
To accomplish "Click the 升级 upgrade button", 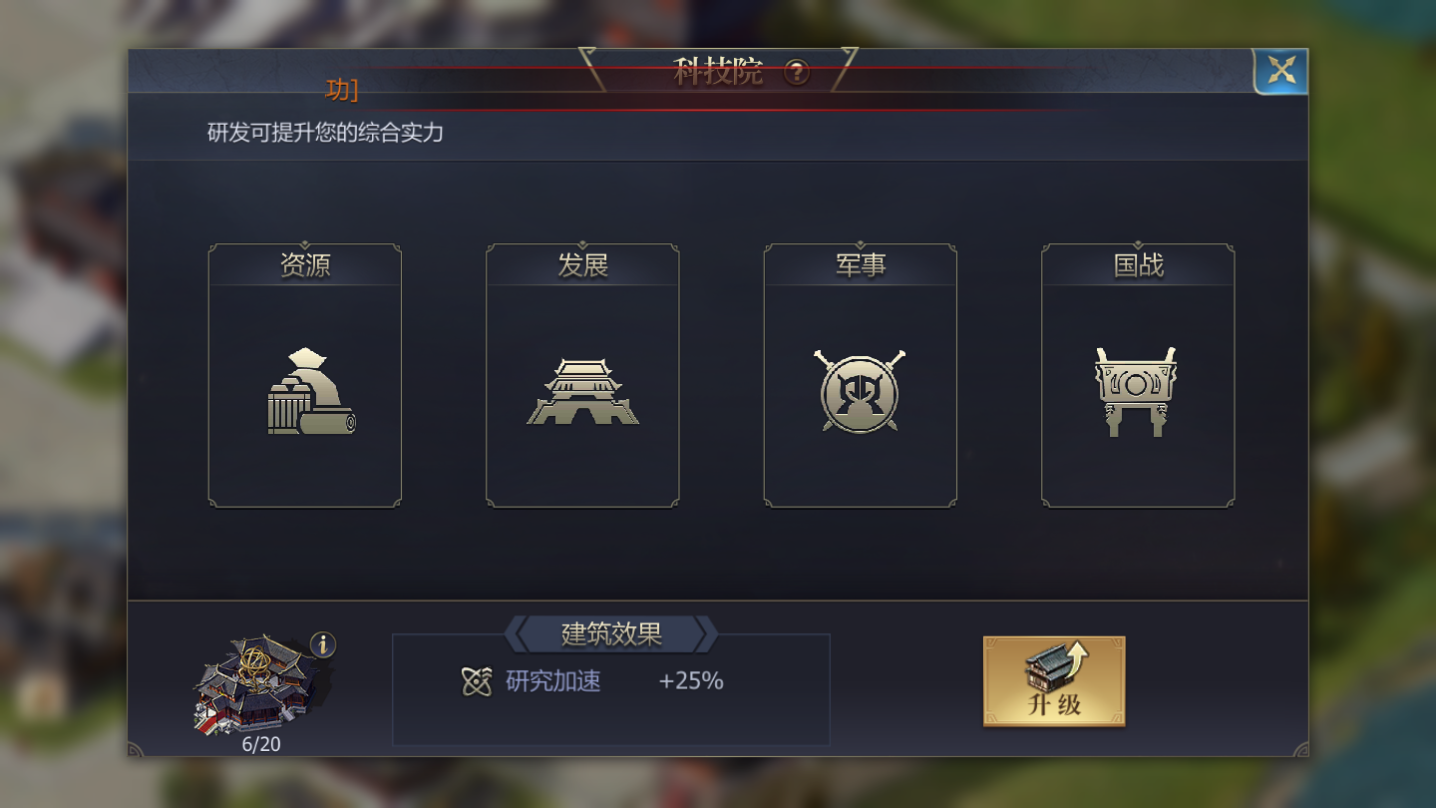I will point(1054,681).
